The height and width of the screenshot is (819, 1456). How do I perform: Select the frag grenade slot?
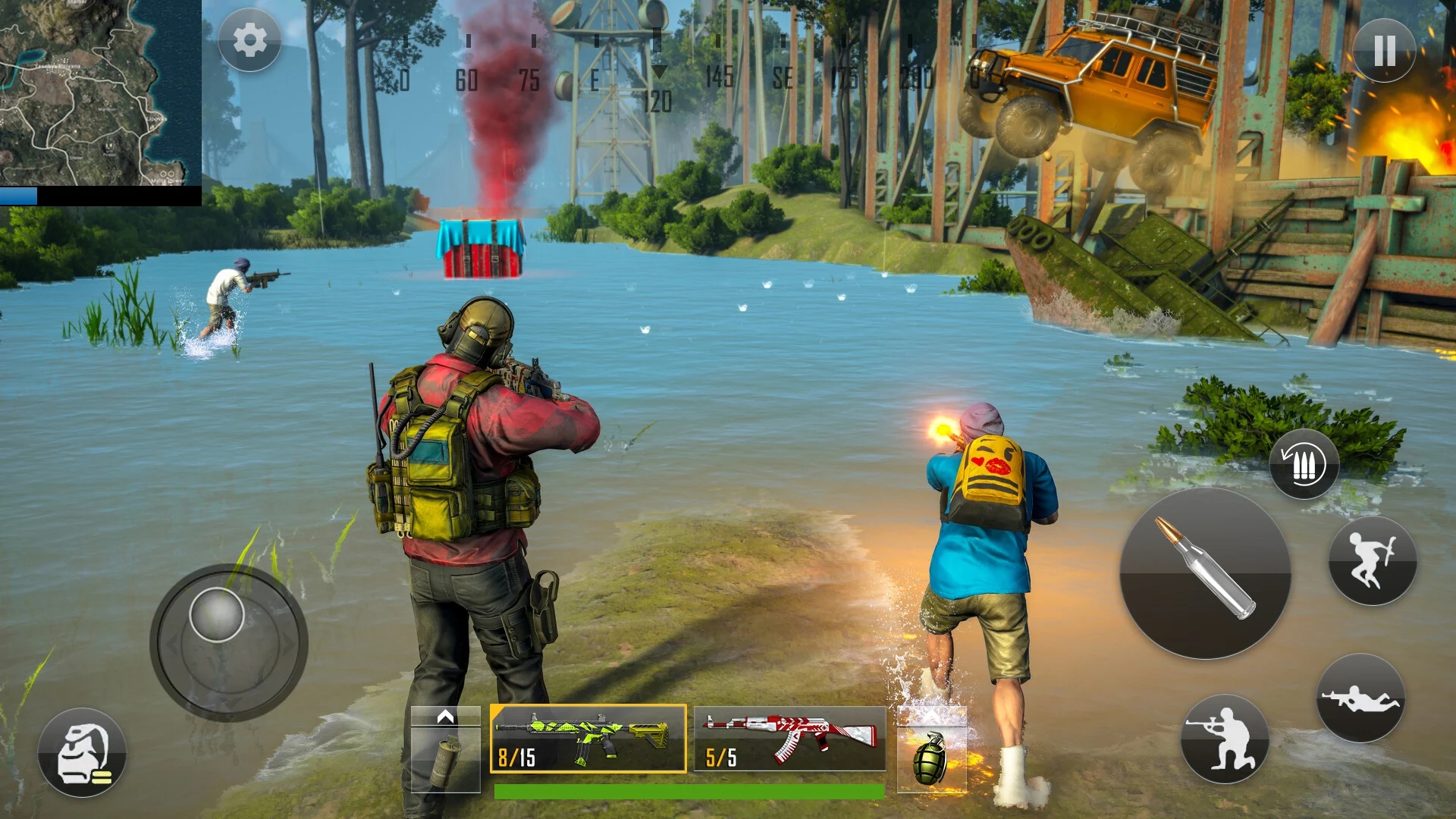point(931,756)
